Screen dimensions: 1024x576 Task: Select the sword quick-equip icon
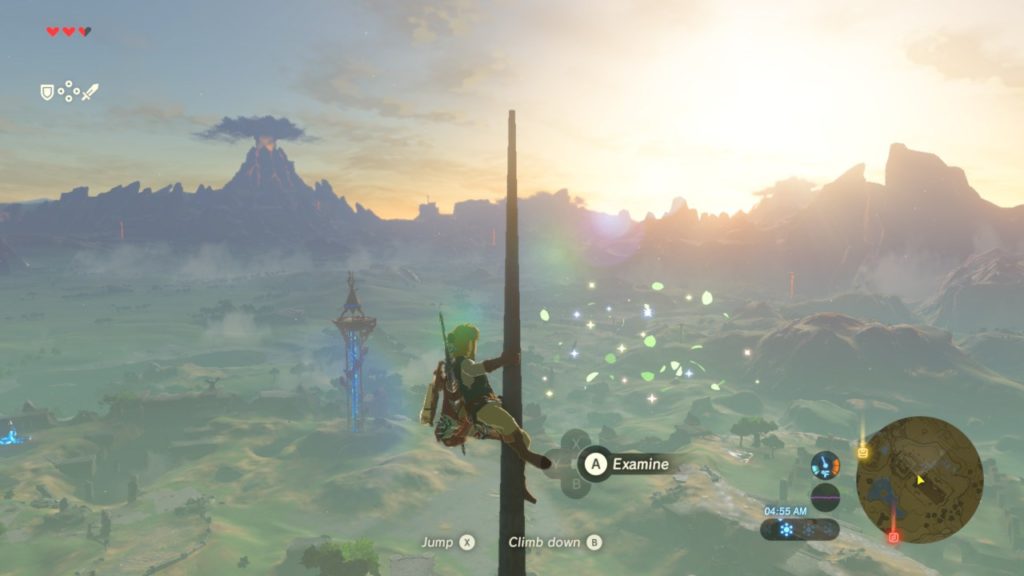90,92
